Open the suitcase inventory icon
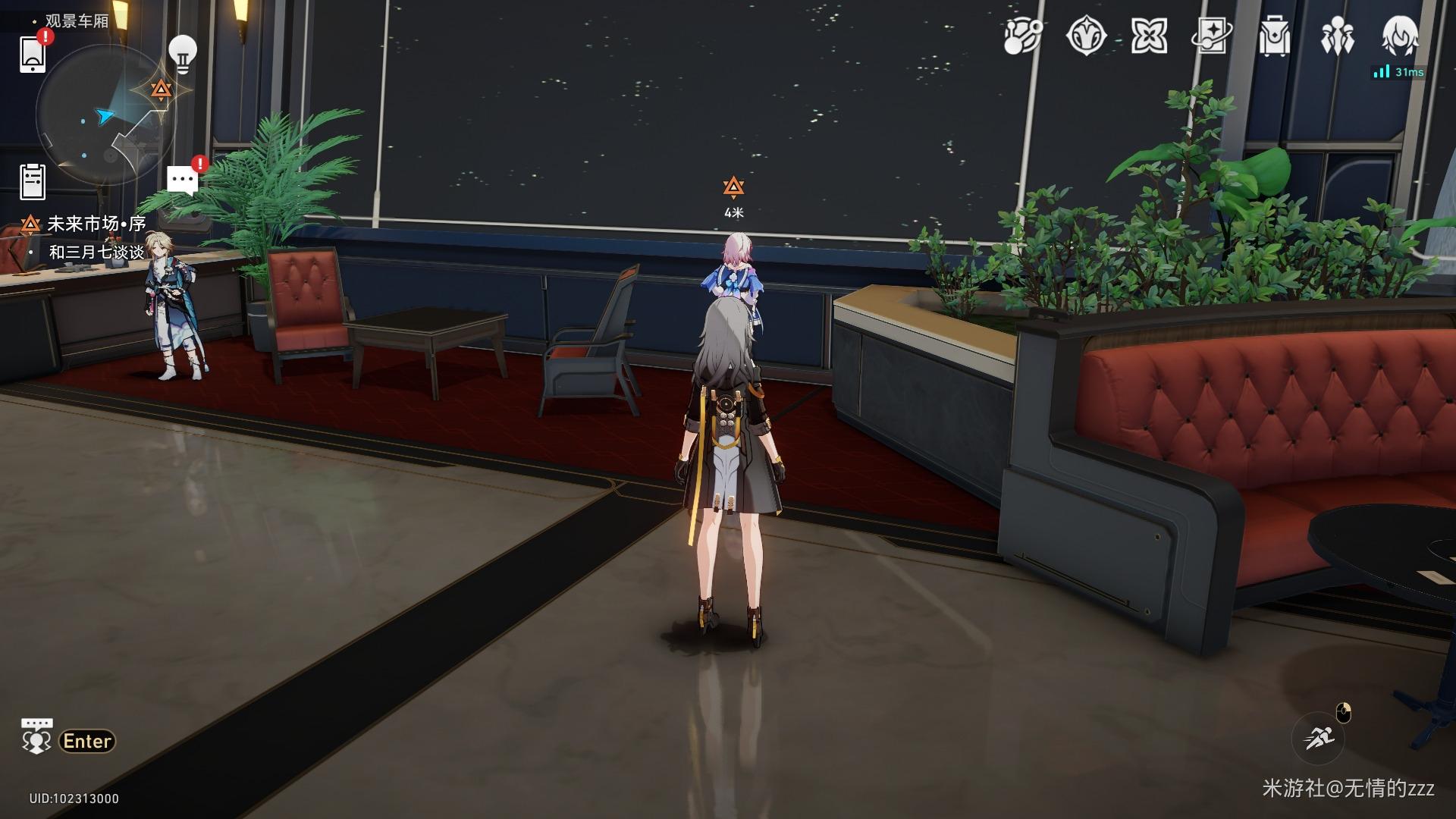The image size is (1456, 819). (1274, 36)
